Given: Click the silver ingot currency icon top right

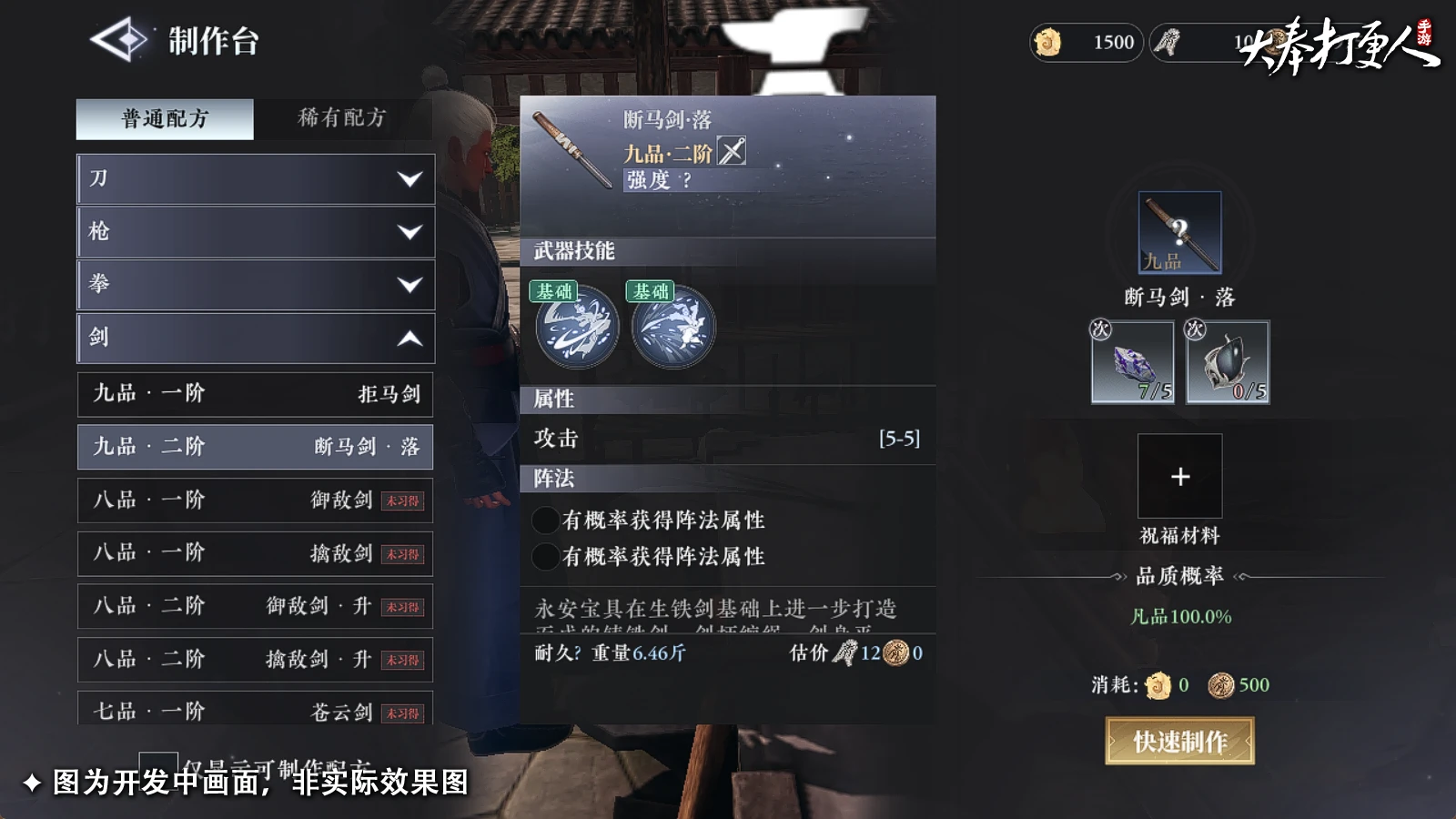Looking at the screenshot, I should [1168, 42].
